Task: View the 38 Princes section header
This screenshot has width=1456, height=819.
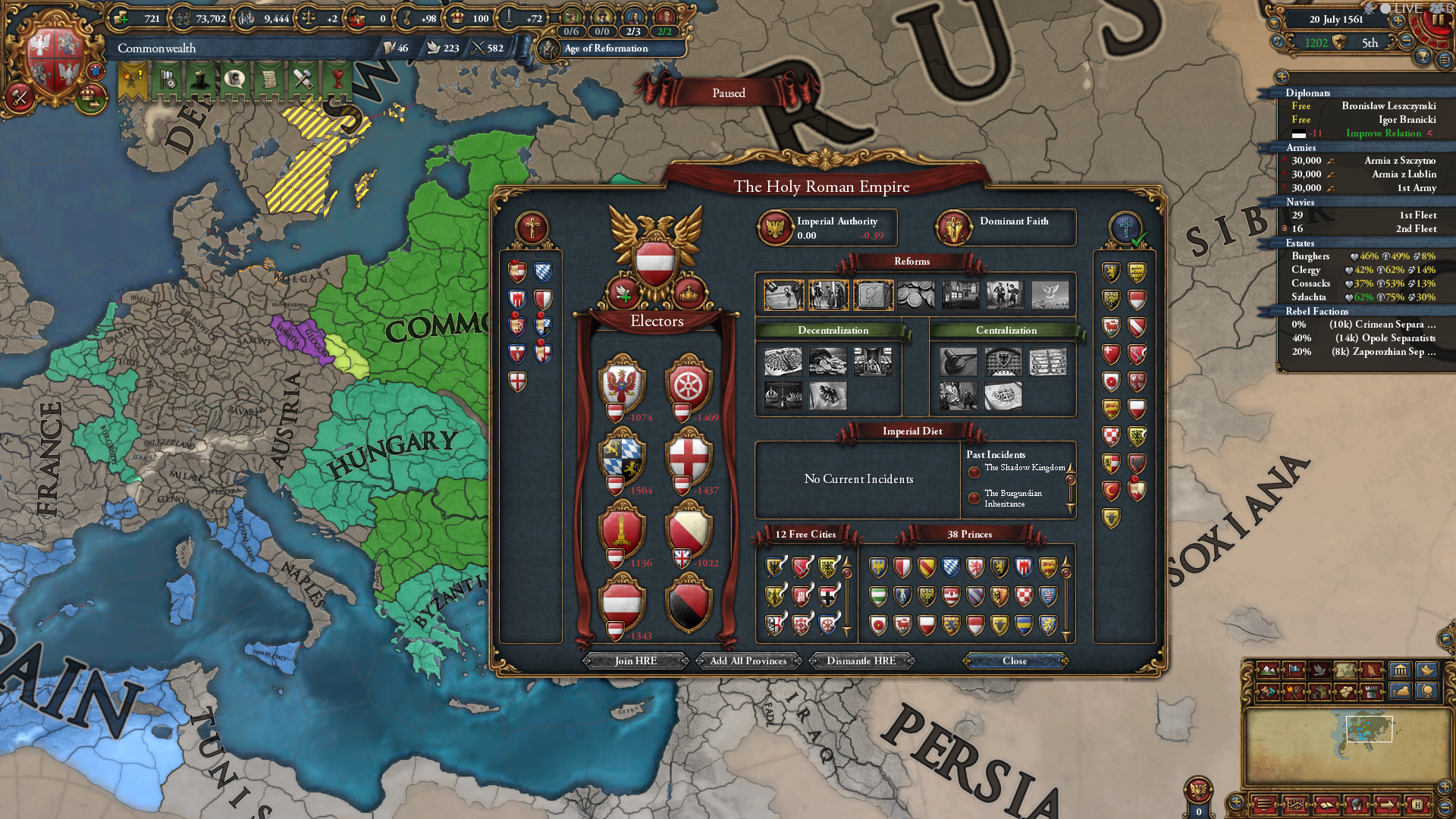Action: [x=971, y=535]
